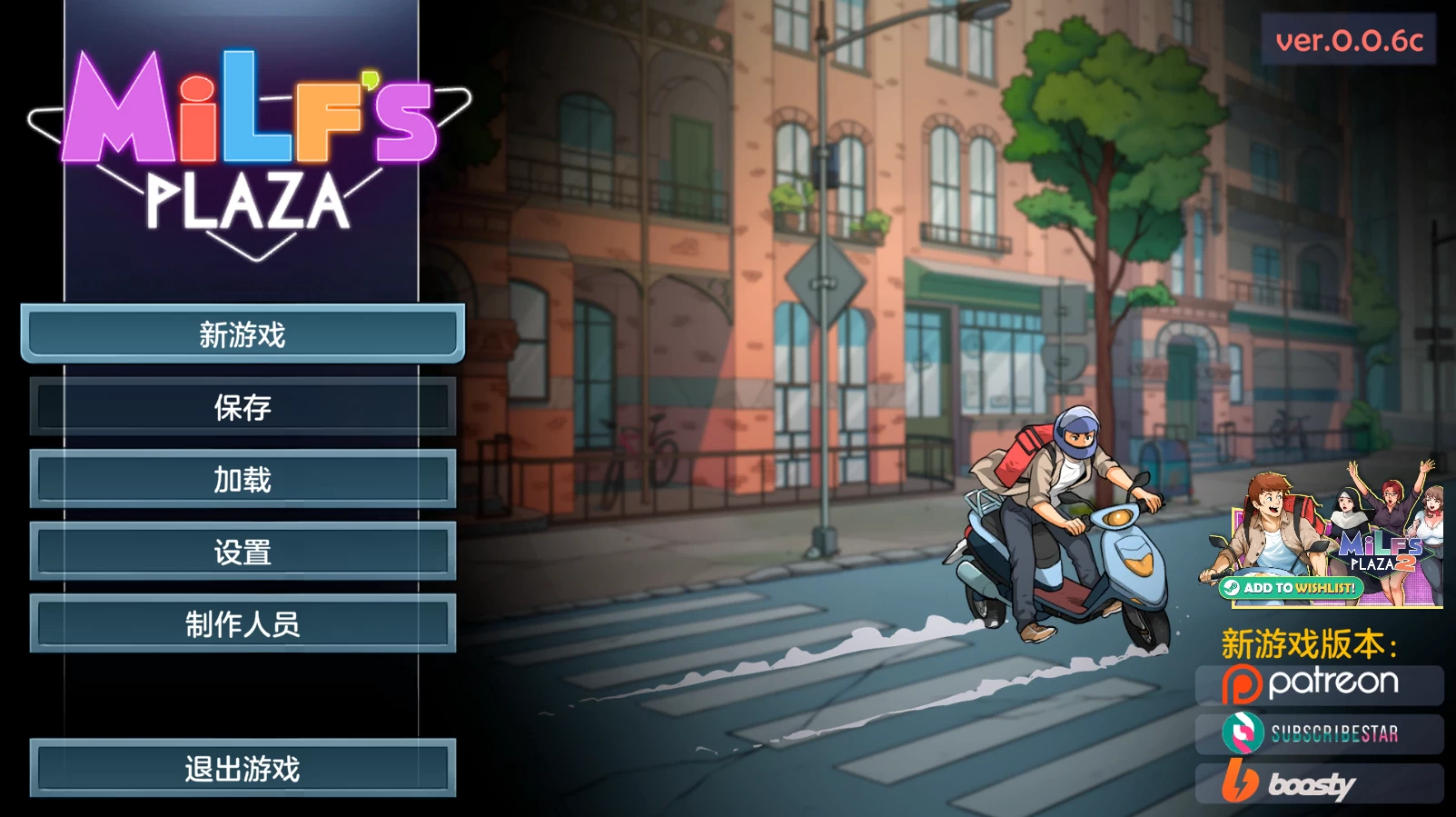Open the Boosty link
This screenshot has height=817, width=1456.
coord(1319,782)
